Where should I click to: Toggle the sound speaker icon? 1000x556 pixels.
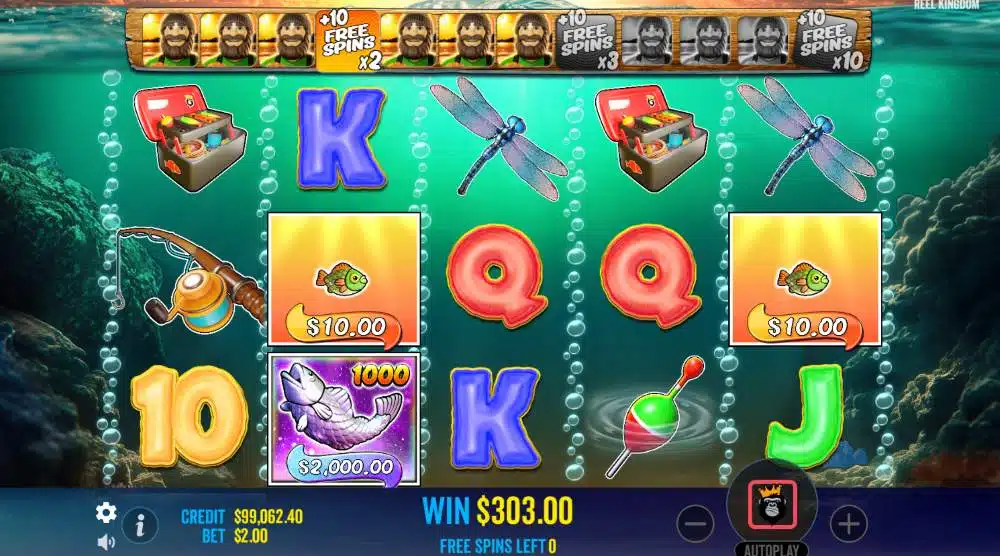coord(106,542)
